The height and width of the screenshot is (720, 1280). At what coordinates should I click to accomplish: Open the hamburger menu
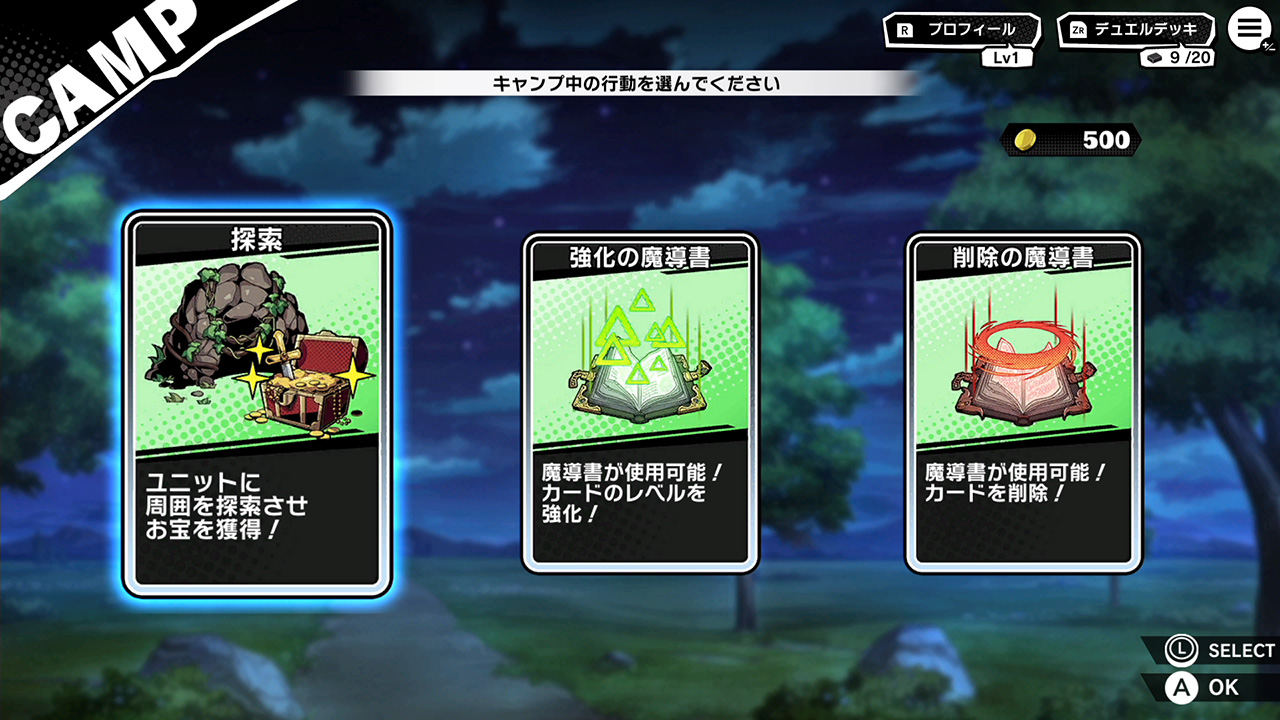click(1247, 29)
